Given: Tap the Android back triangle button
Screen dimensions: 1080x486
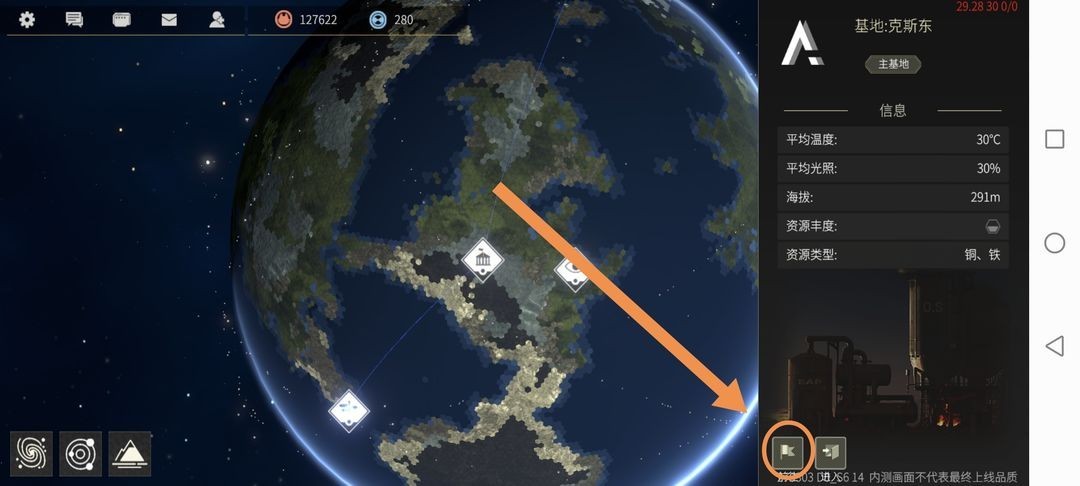Looking at the screenshot, I should point(1054,346).
